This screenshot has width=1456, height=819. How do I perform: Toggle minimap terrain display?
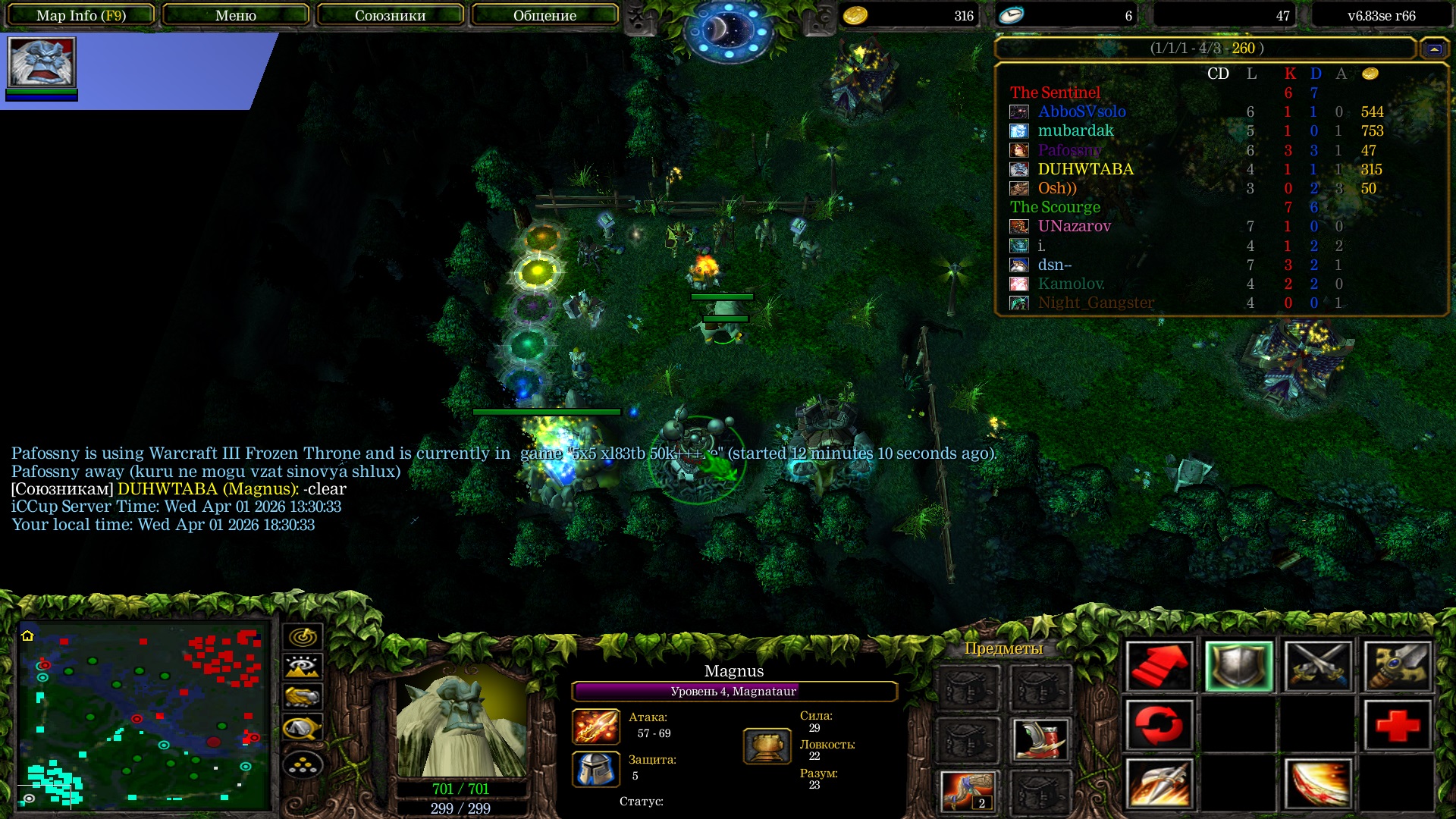(x=303, y=667)
